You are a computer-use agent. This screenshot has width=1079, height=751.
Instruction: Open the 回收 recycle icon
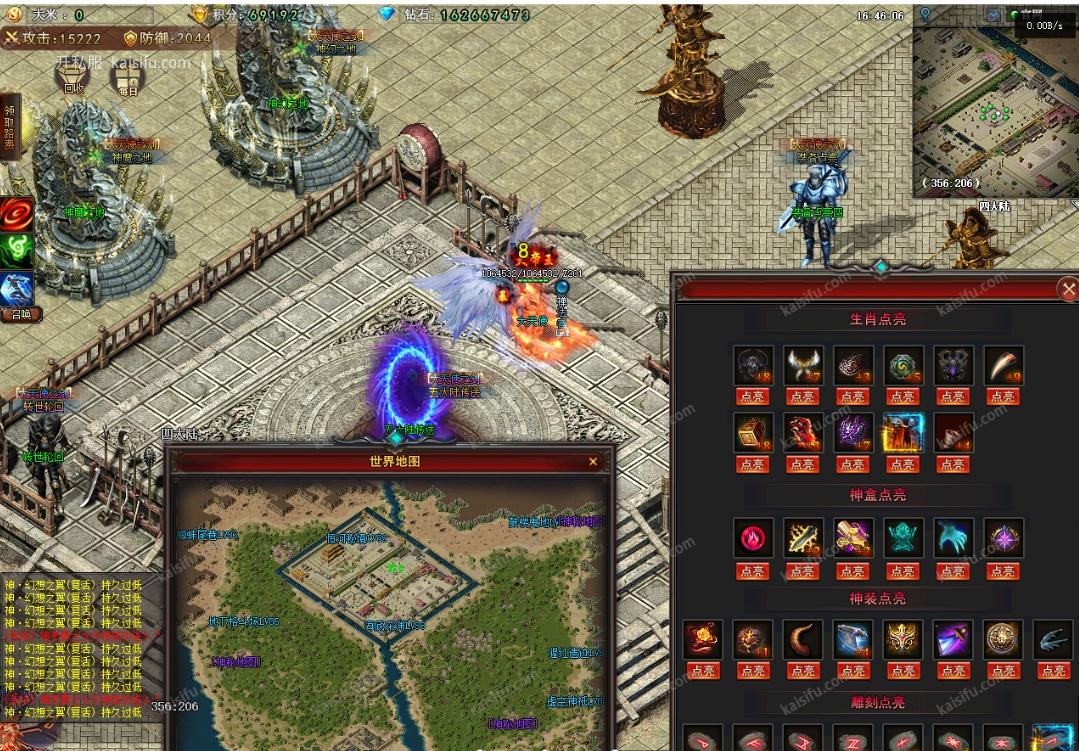74,78
